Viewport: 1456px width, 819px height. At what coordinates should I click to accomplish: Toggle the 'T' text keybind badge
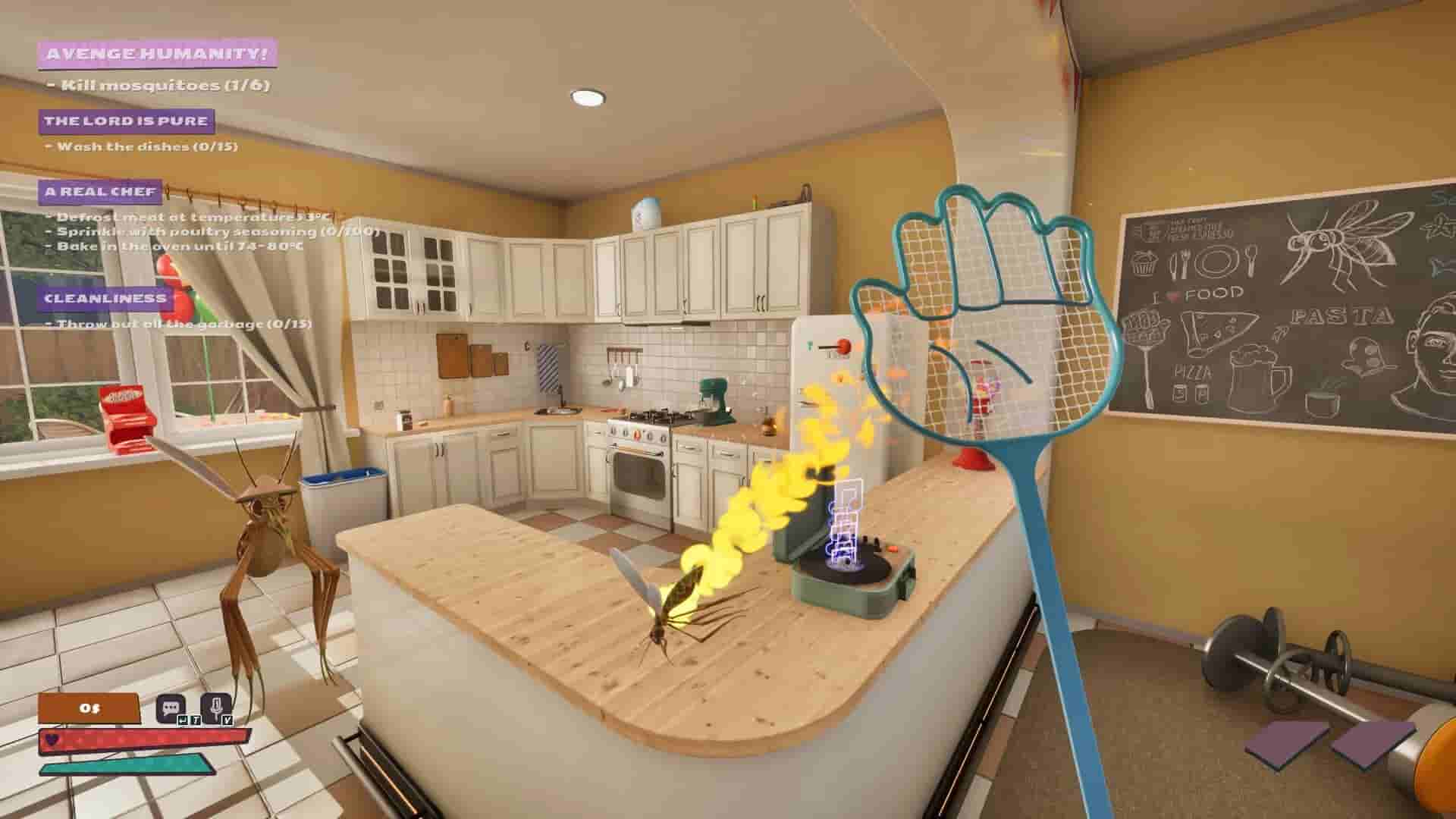pos(196,721)
